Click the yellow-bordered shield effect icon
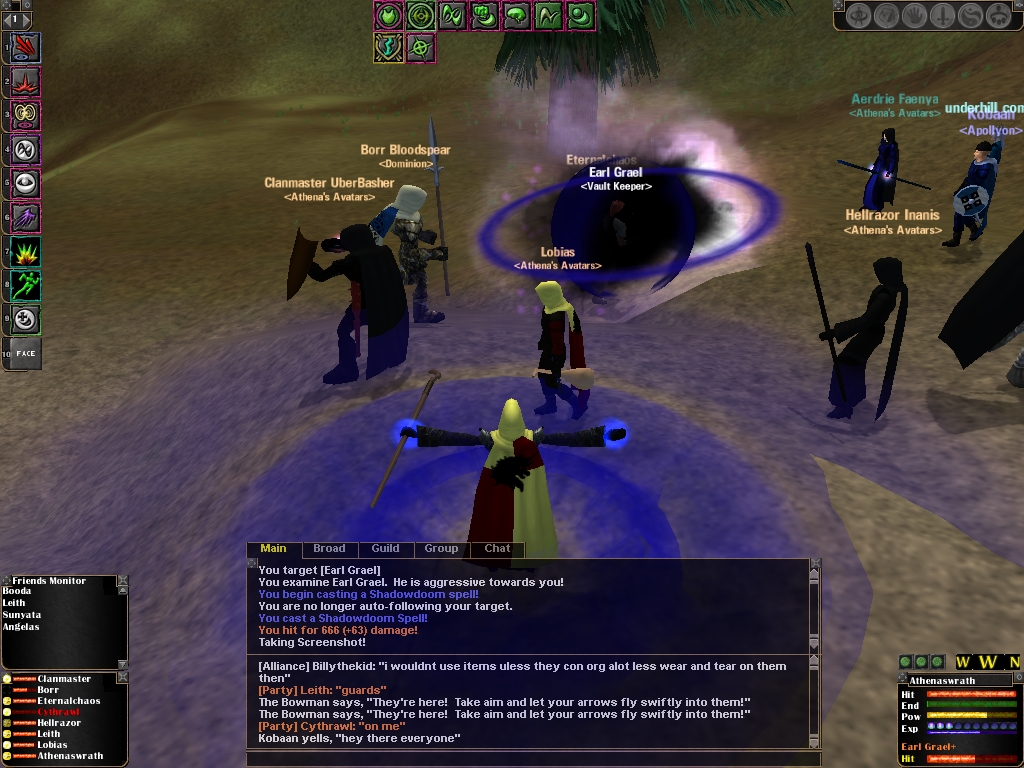 click(388, 46)
